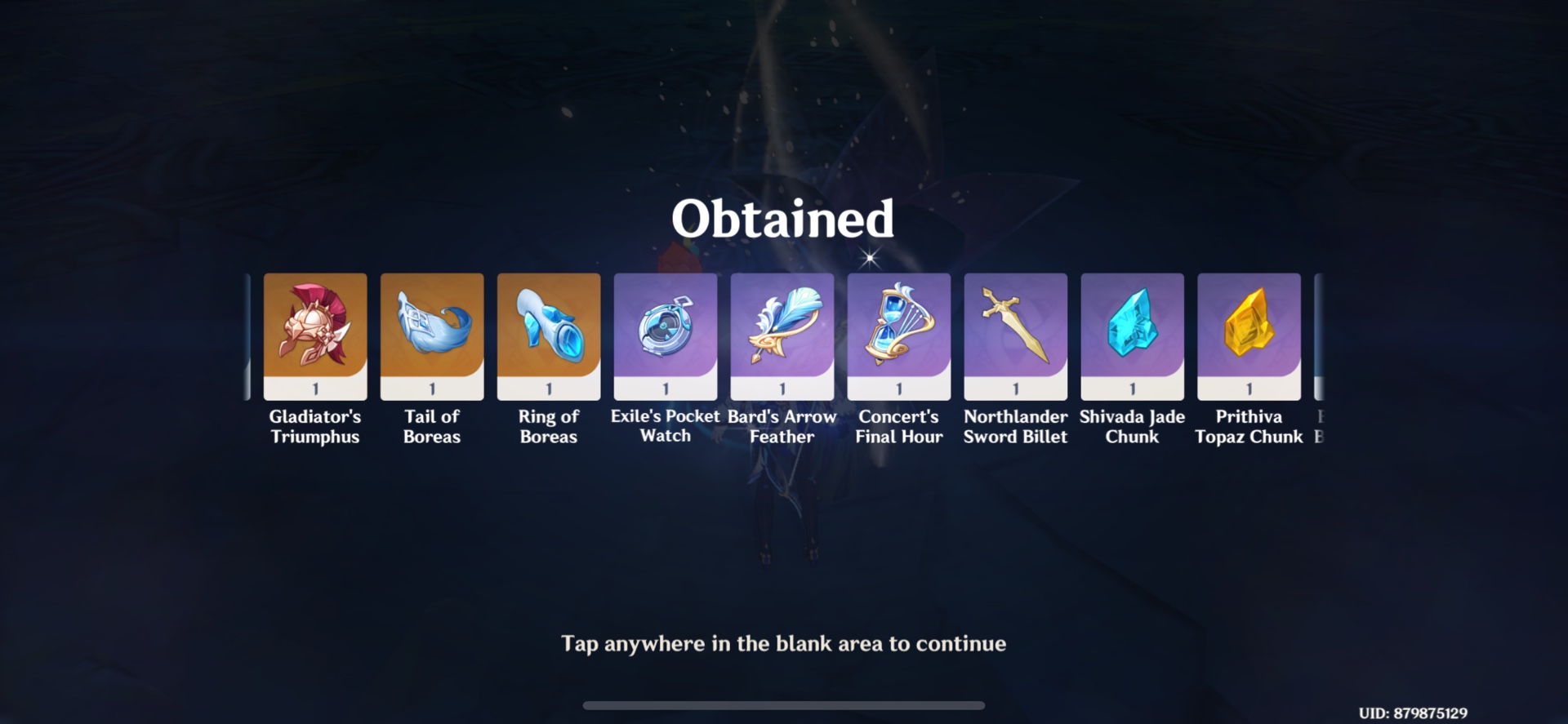
Task: Click the Prithiva Topaz Chunk icon
Action: click(x=1249, y=331)
